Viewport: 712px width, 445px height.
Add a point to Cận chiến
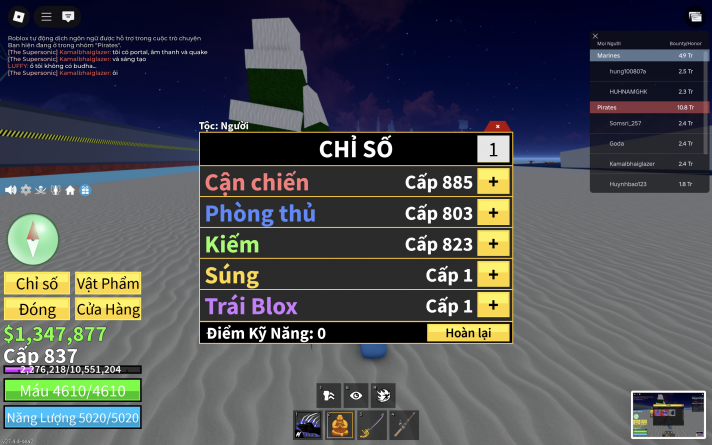[493, 182]
